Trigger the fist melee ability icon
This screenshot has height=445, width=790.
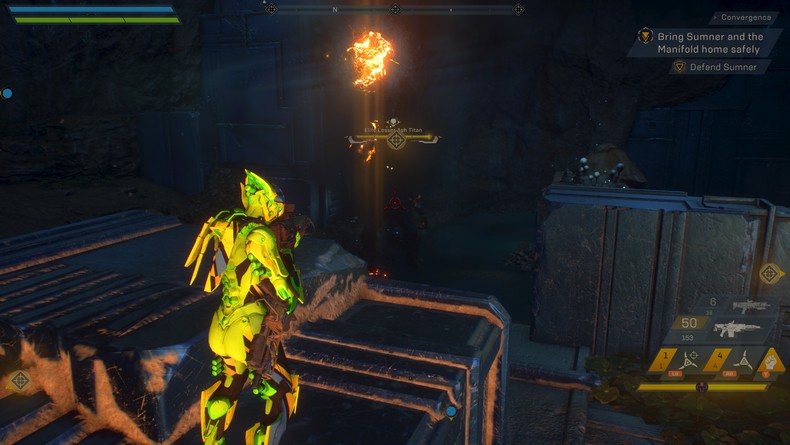[x=772, y=361]
